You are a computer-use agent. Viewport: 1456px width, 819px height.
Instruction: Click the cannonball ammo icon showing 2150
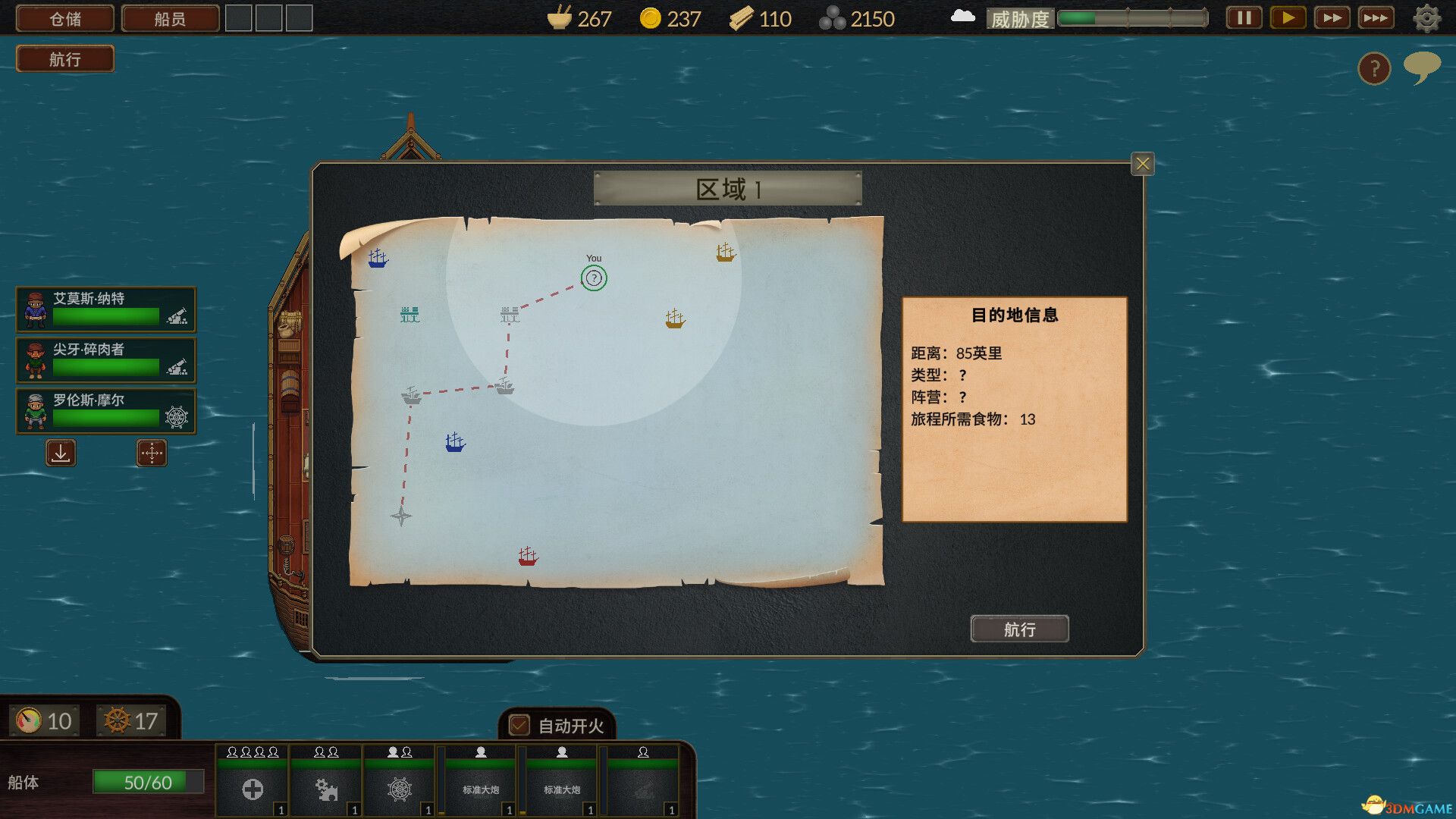(x=836, y=18)
